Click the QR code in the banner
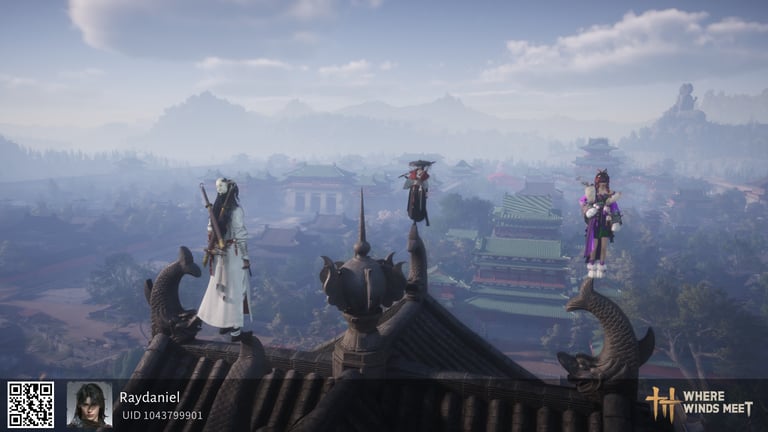Screen dimensions: 768x432 [x=31, y=405]
